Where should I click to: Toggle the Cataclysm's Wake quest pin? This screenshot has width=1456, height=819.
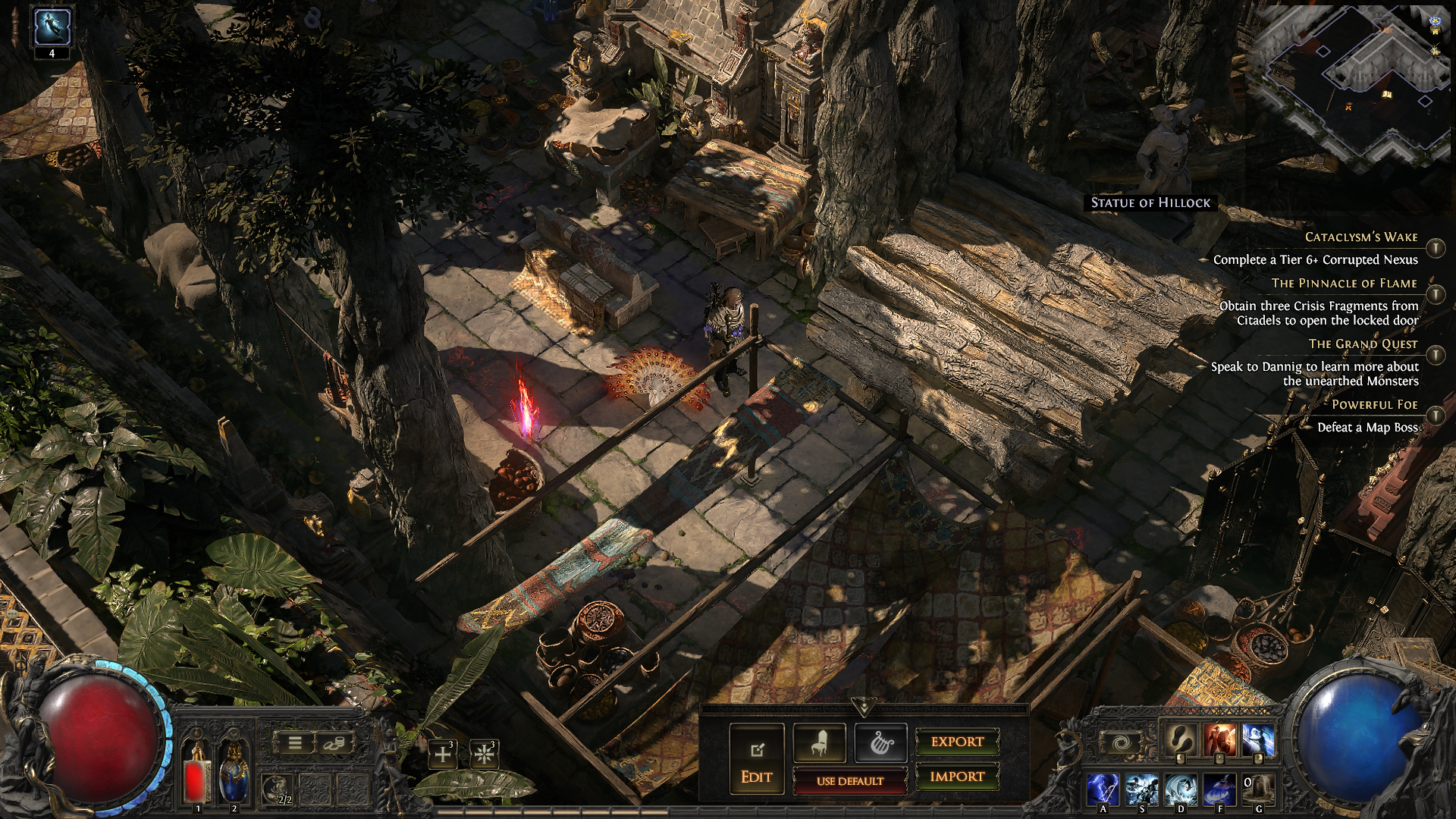click(x=1436, y=248)
